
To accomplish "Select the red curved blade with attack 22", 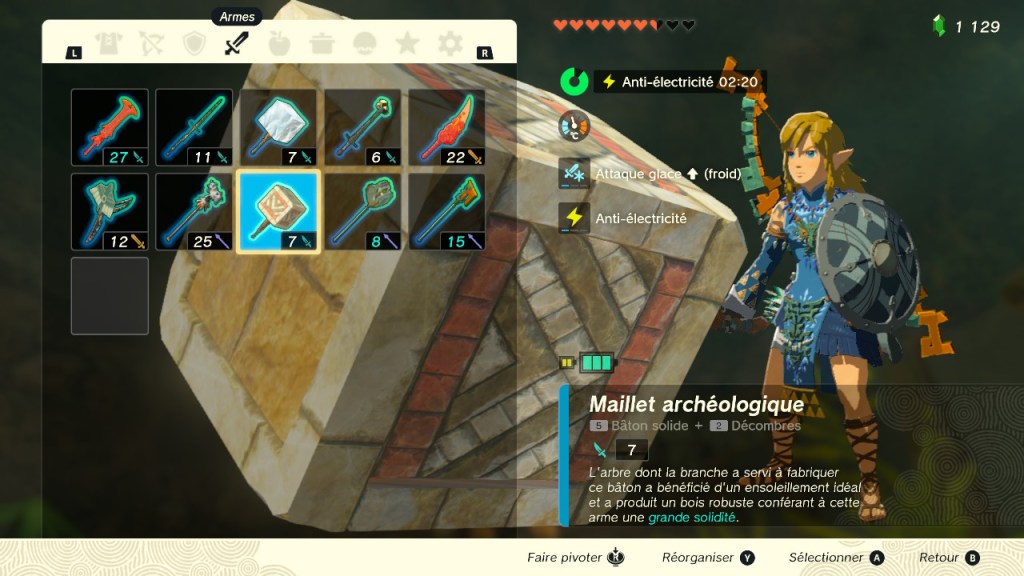I will click(x=447, y=127).
